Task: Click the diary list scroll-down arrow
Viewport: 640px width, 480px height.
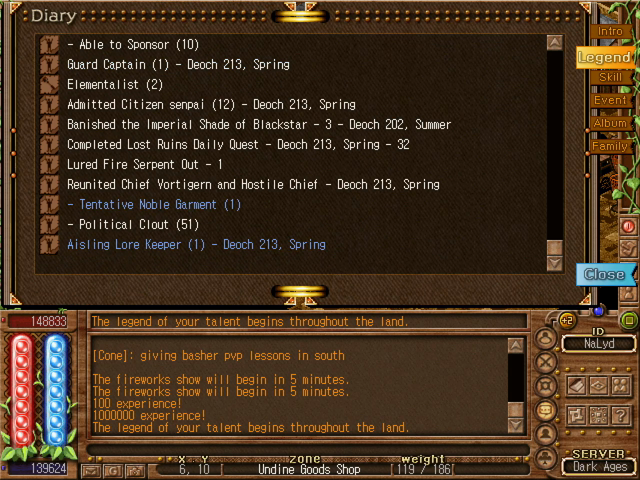Action: (x=555, y=263)
